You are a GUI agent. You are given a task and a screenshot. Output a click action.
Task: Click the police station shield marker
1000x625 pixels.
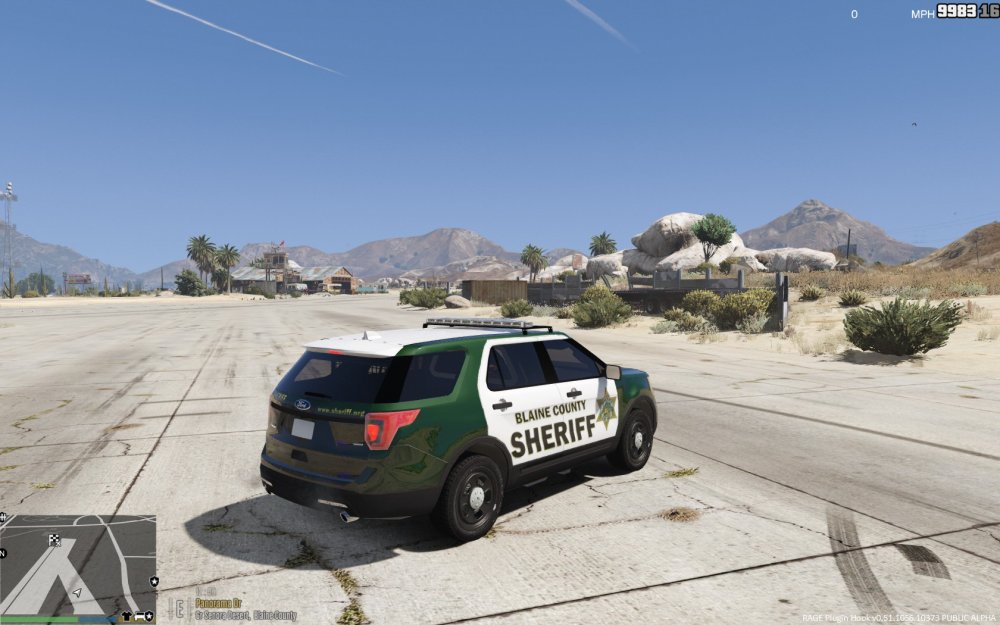coord(154,581)
